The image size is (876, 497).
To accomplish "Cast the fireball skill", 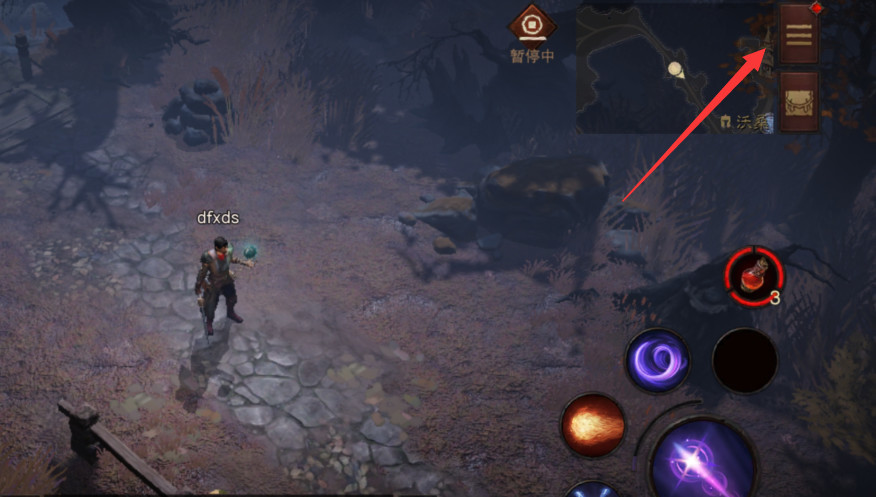I will [593, 425].
